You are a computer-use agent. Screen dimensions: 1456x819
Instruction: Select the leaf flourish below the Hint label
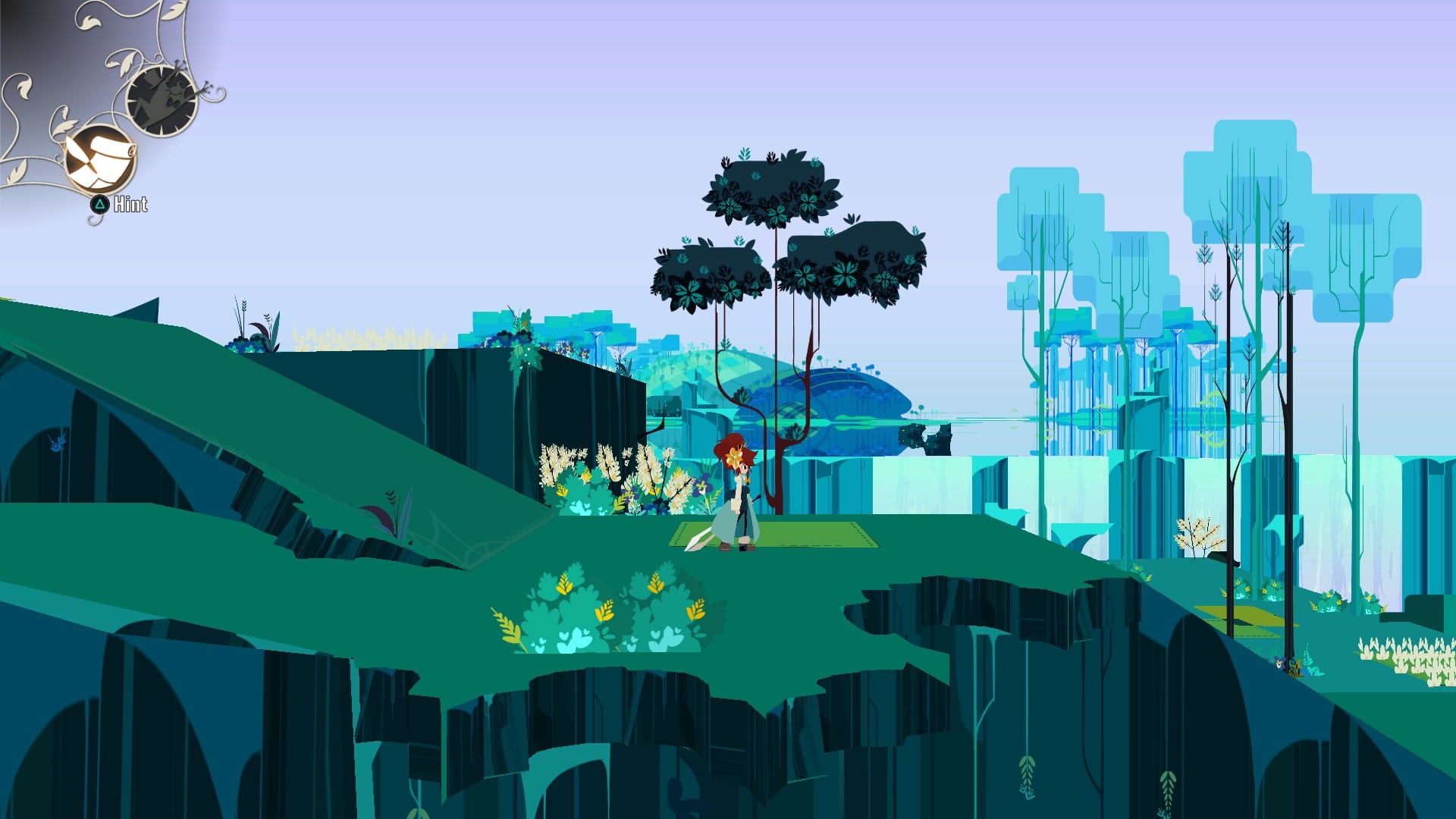coord(93,219)
